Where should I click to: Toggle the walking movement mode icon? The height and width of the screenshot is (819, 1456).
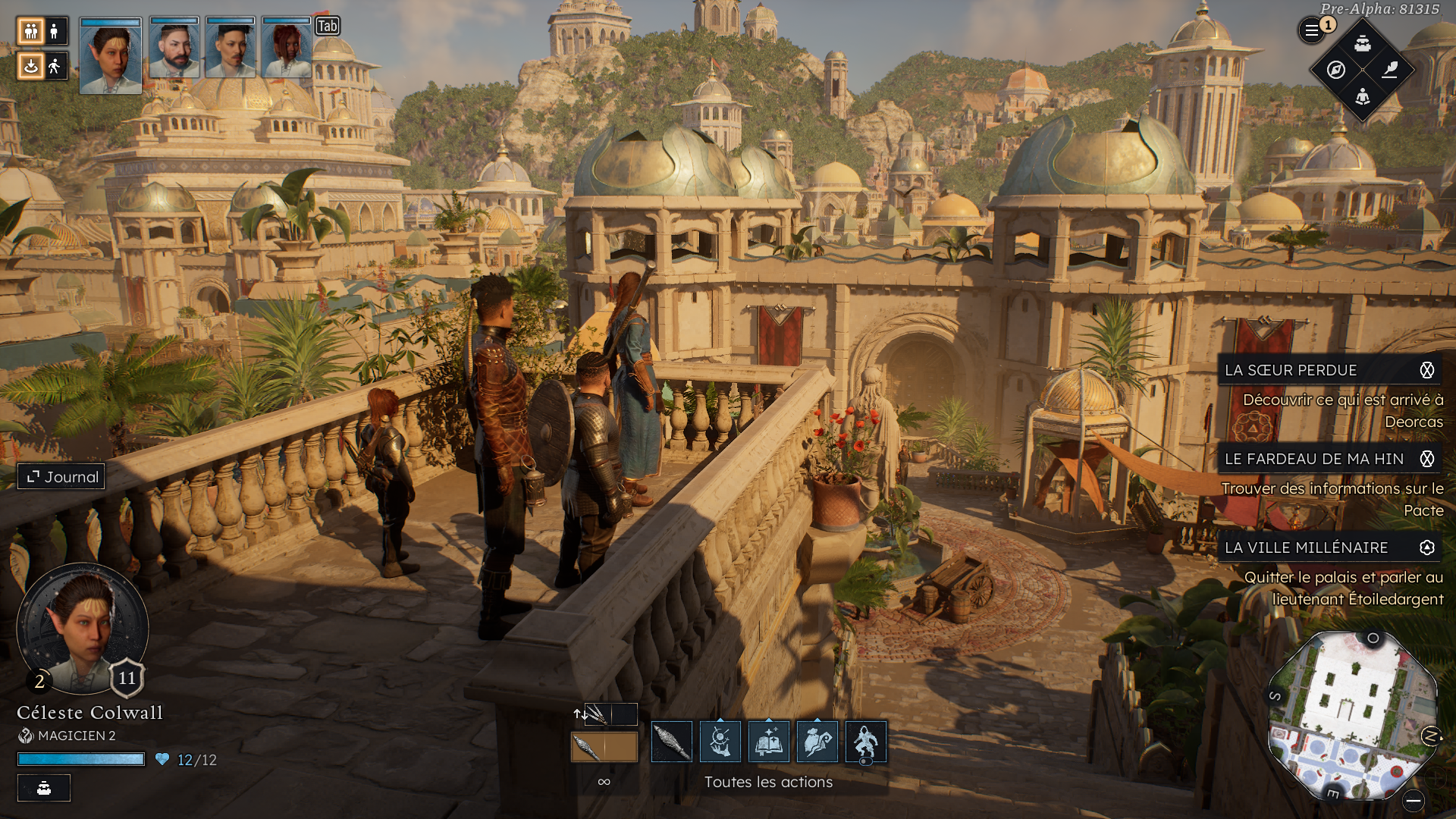coord(54,67)
